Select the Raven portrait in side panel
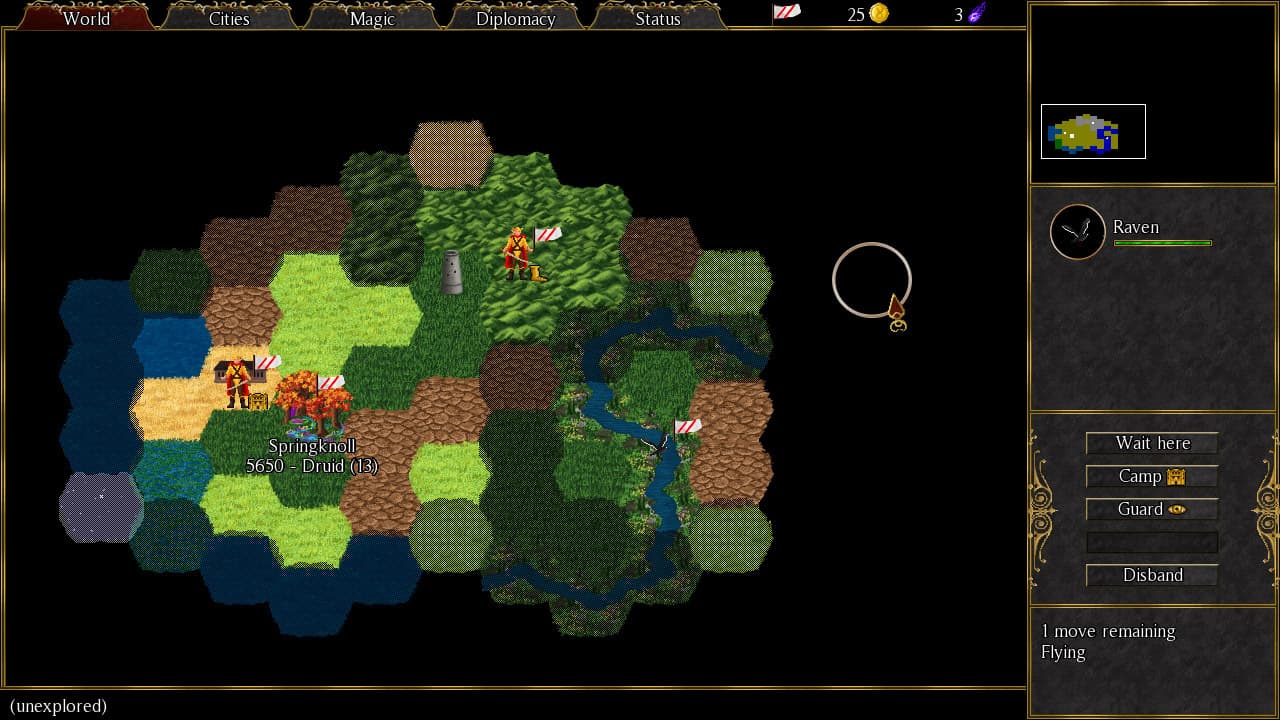 [x=1077, y=231]
